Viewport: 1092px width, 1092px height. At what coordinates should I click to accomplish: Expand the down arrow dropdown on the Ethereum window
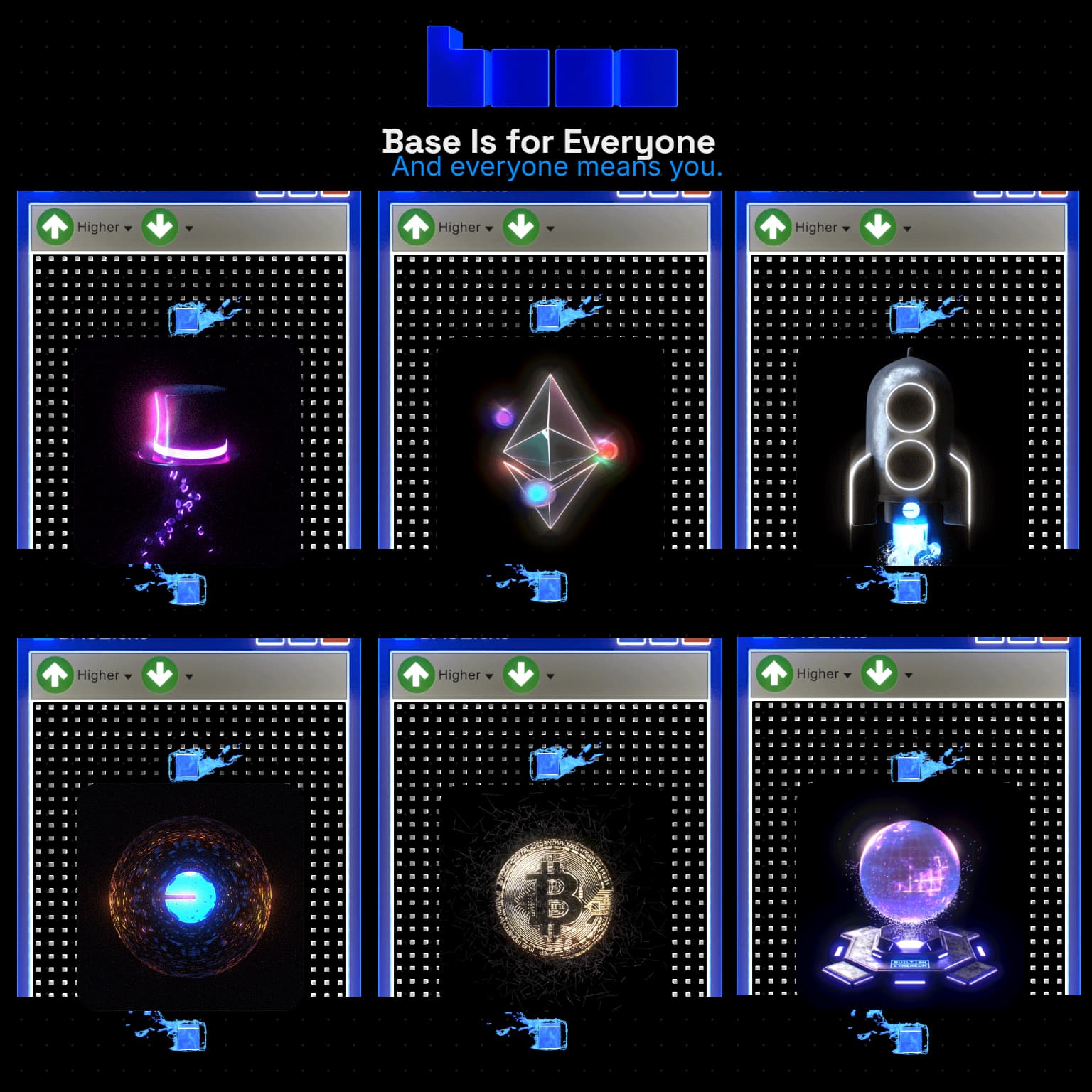point(549,230)
